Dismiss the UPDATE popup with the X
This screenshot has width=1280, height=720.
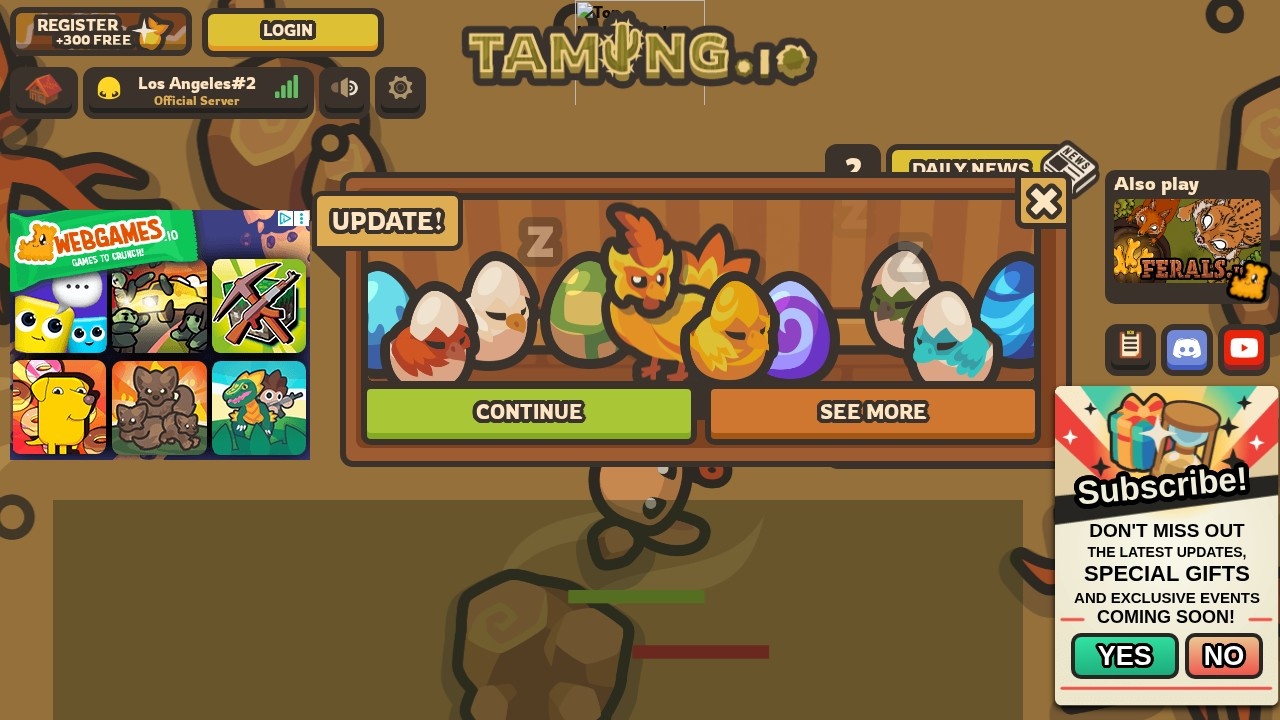point(1043,201)
